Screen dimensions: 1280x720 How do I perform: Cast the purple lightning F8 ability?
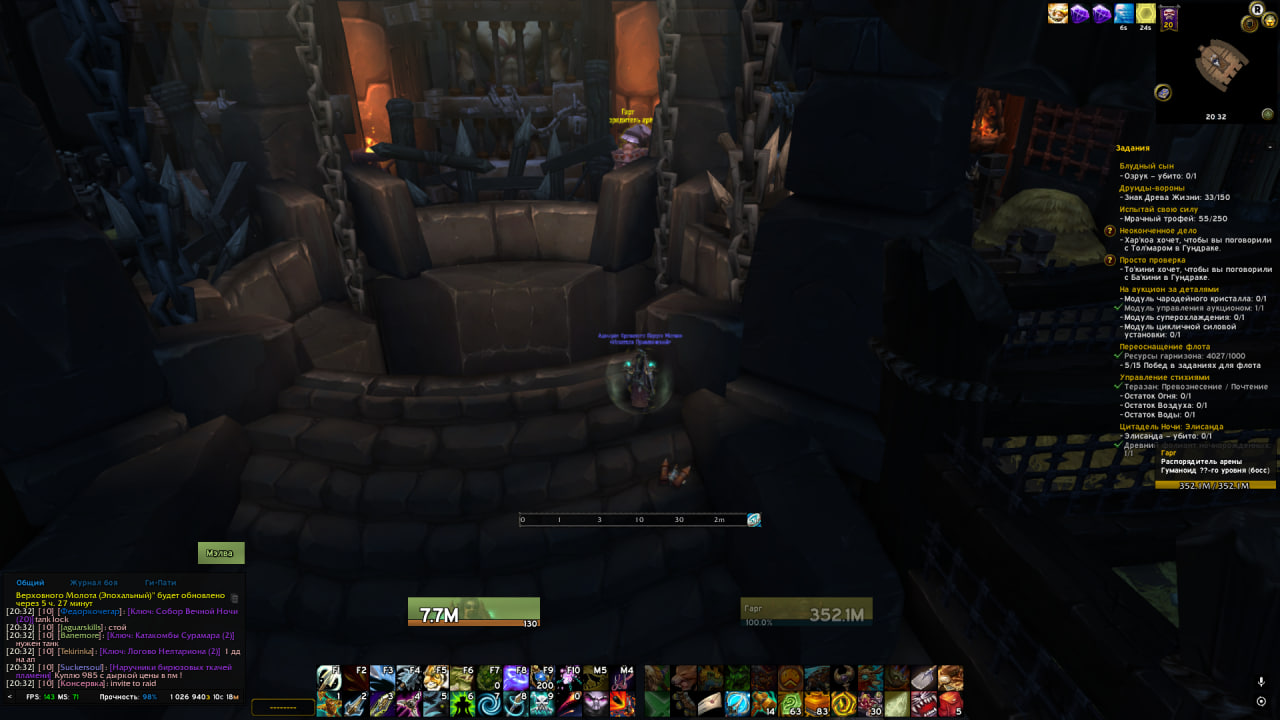[516, 679]
